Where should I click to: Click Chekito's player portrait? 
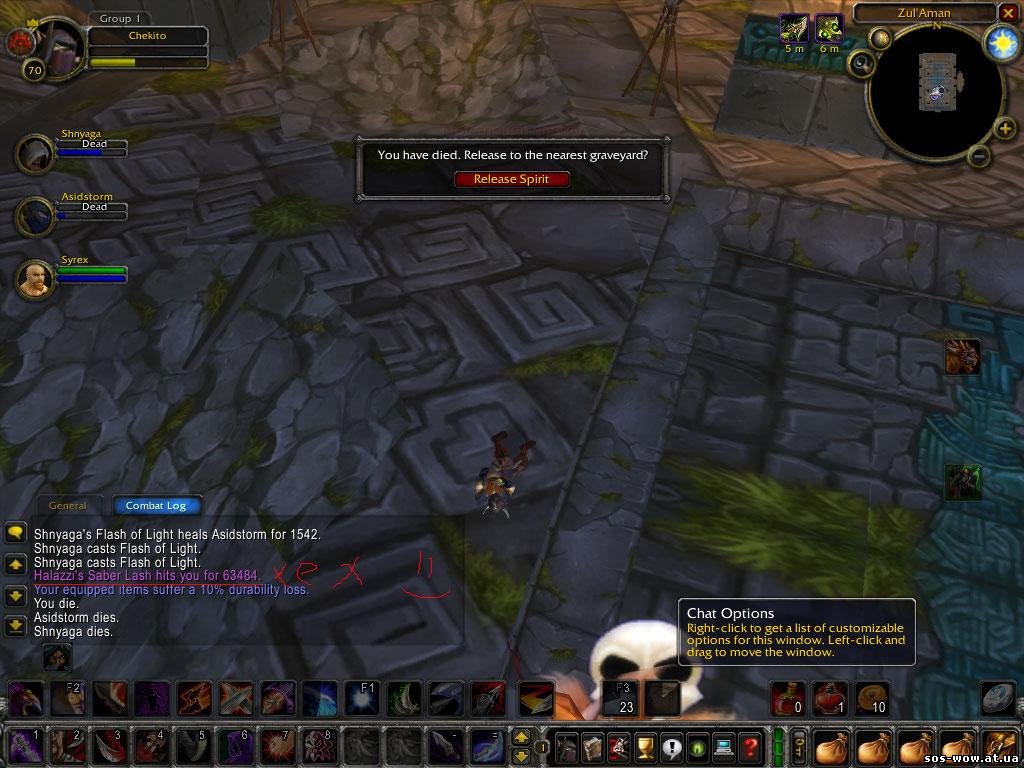(55, 45)
